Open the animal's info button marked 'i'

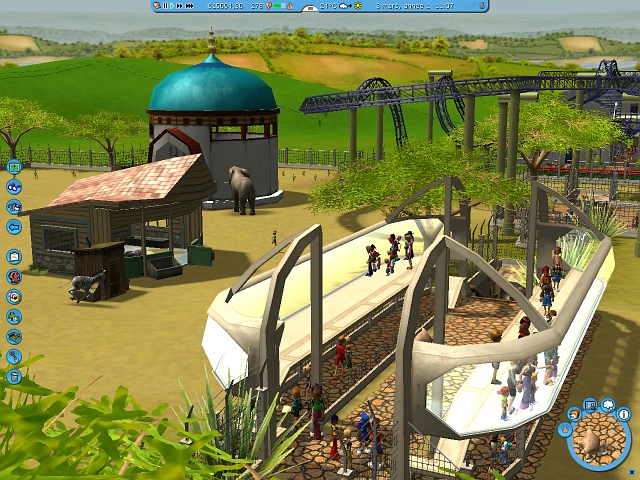624,413
